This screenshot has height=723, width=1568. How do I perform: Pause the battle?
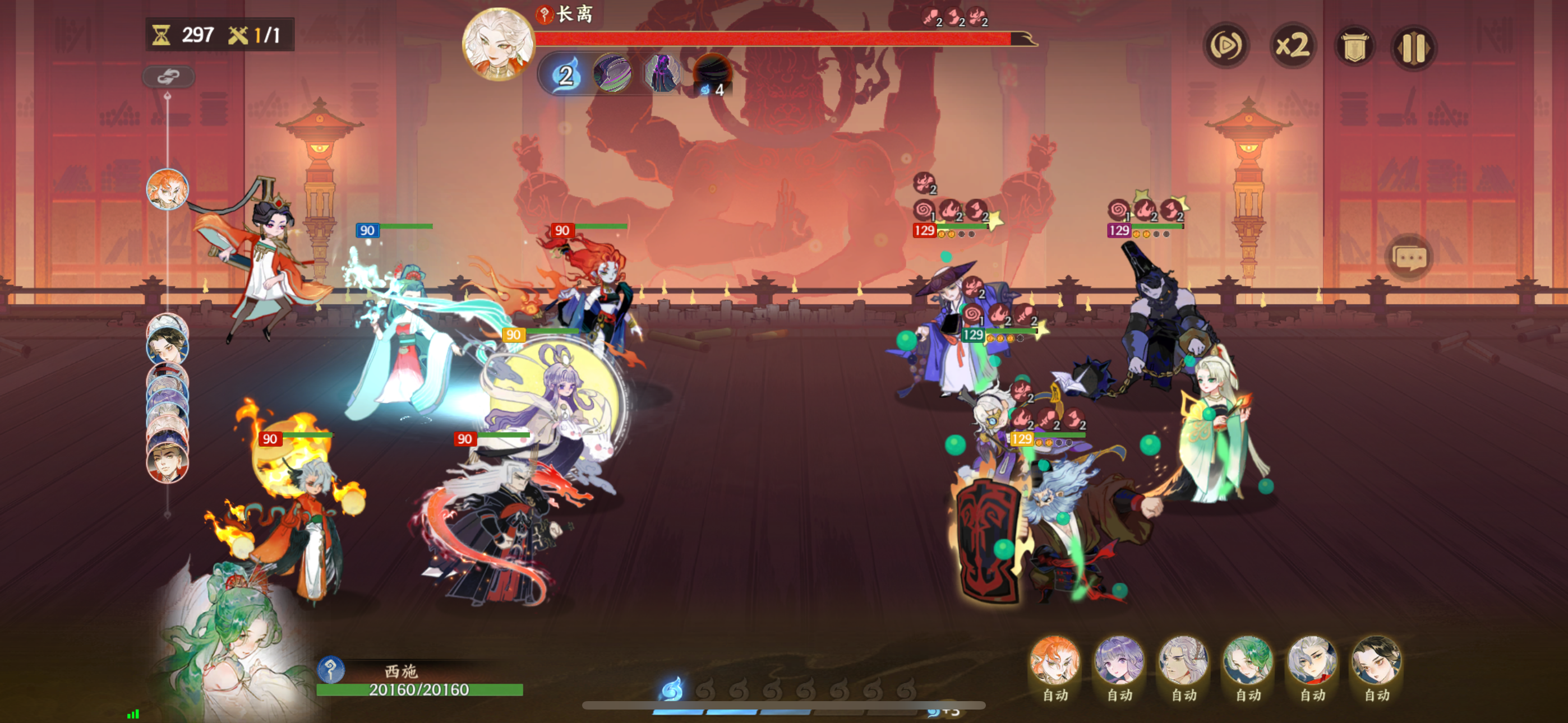(x=1413, y=47)
